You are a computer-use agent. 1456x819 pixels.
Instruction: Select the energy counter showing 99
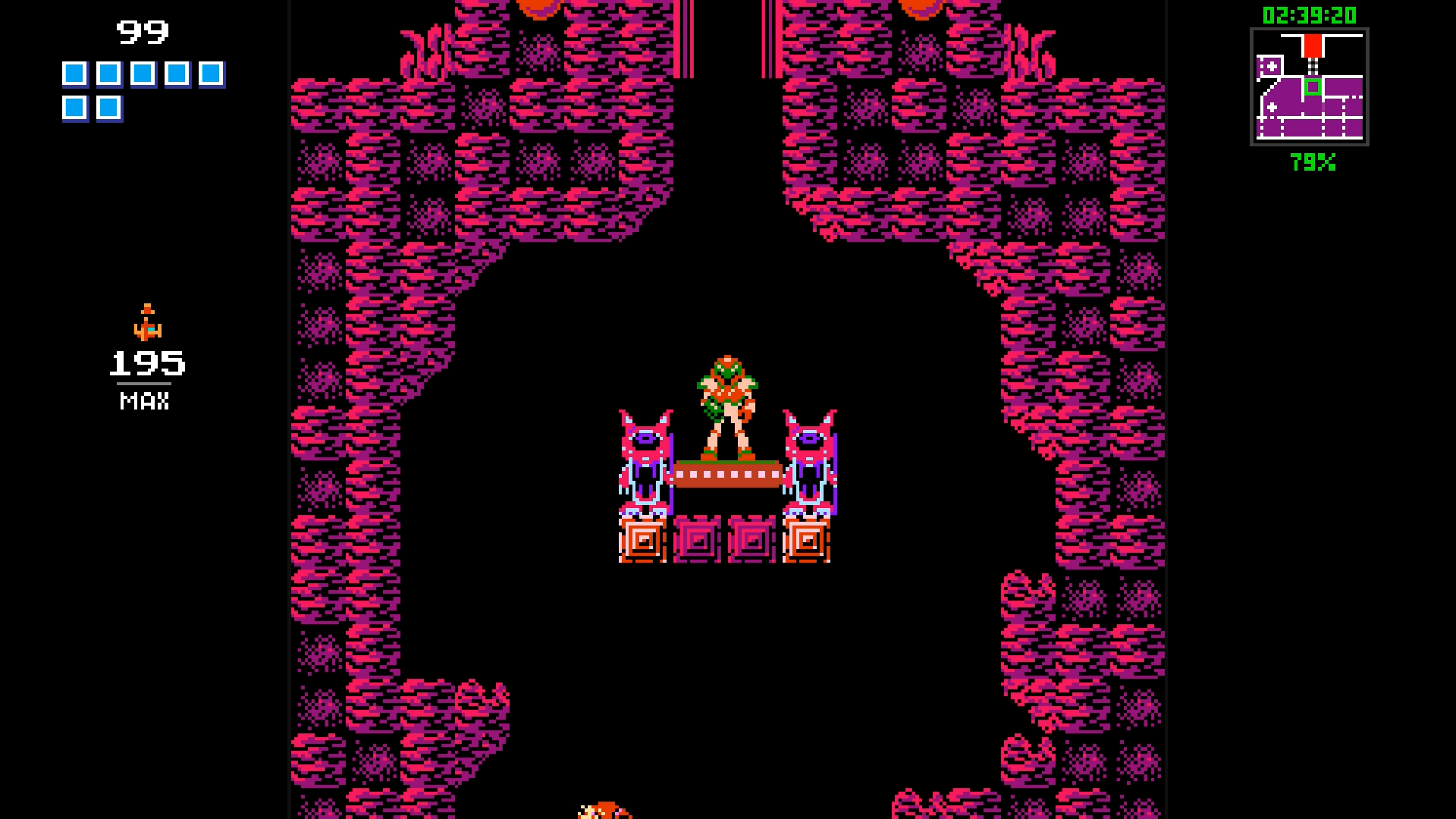pyautogui.click(x=144, y=32)
